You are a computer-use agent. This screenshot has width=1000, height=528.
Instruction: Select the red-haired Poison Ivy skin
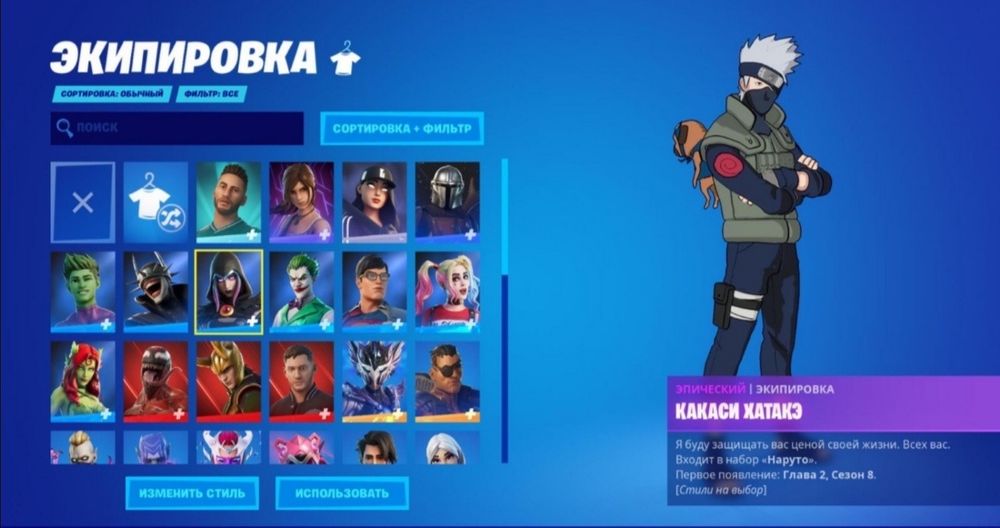(83, 380)
